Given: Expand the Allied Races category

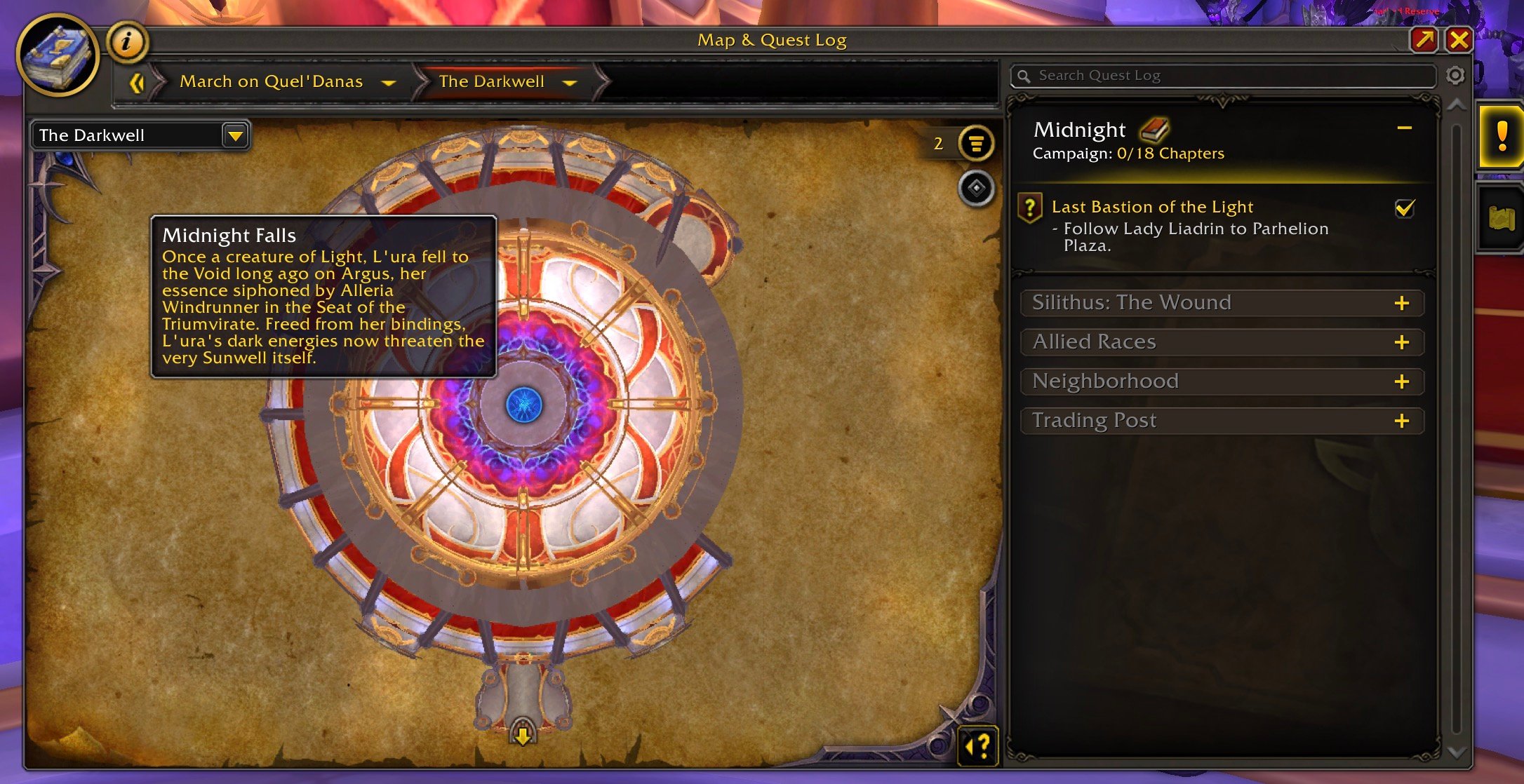Looking at the screenshot, I should 1401,342.
